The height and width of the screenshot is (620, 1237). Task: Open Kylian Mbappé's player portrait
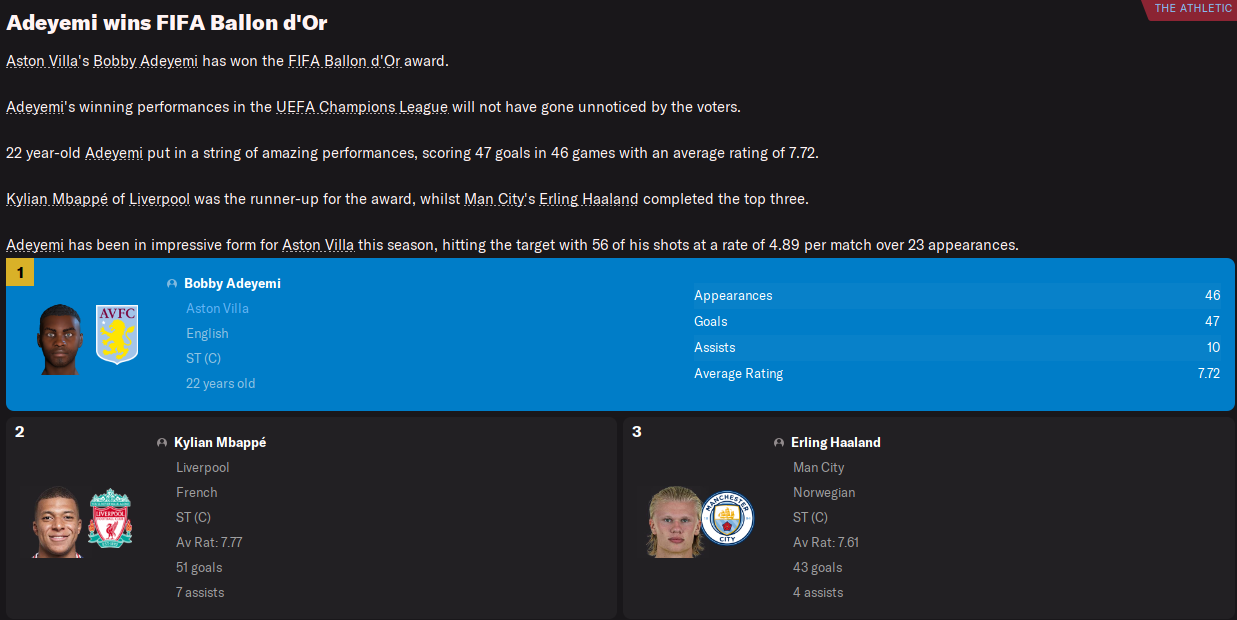[x=57, y=521]
